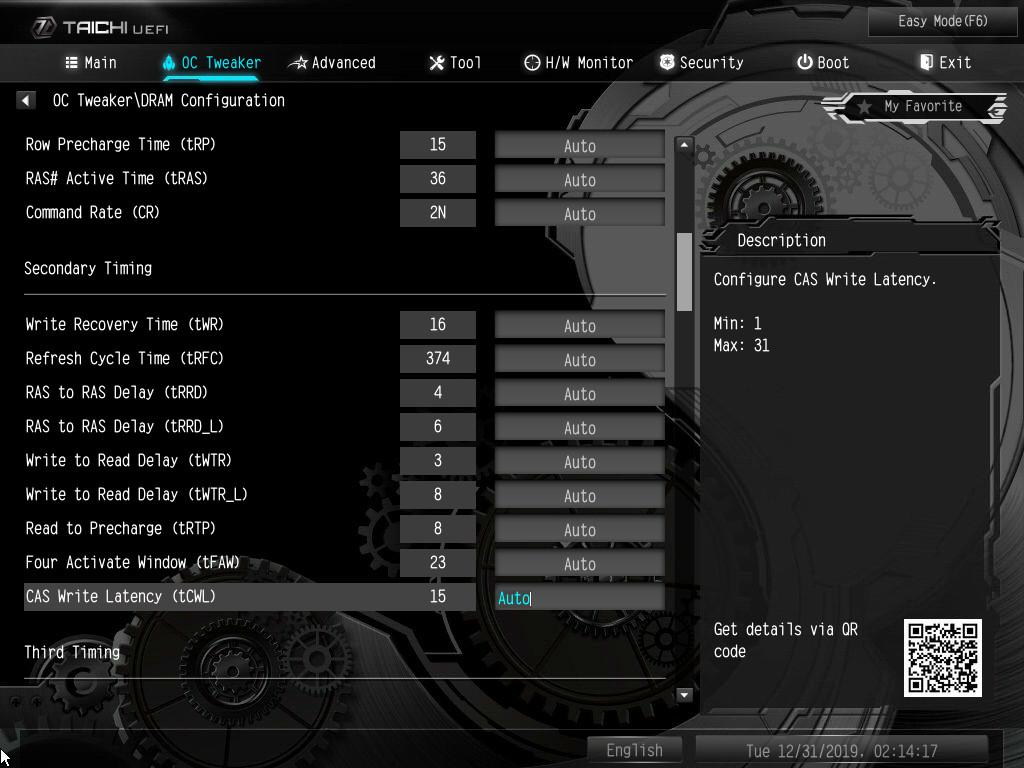The width and height of the screenshot is (1024, 768).
Task: Click the scroll up arrow of settings list
Action: [x=685, y=146]
